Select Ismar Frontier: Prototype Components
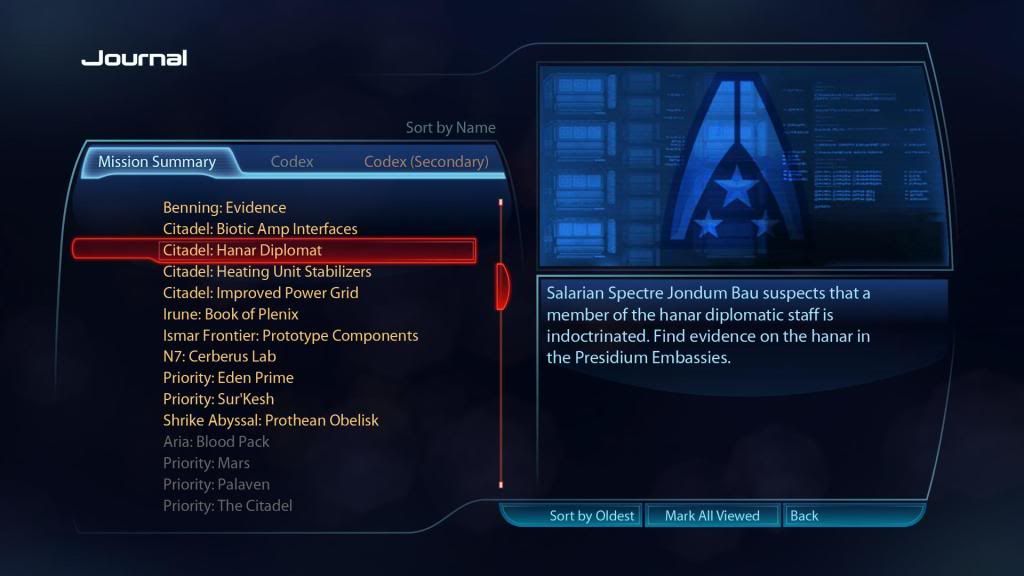 290,336
